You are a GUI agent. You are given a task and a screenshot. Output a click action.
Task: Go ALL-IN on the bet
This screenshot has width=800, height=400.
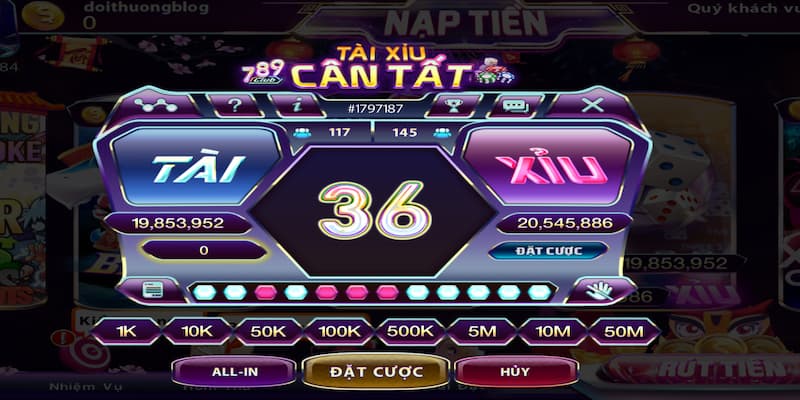click(233, 372)
